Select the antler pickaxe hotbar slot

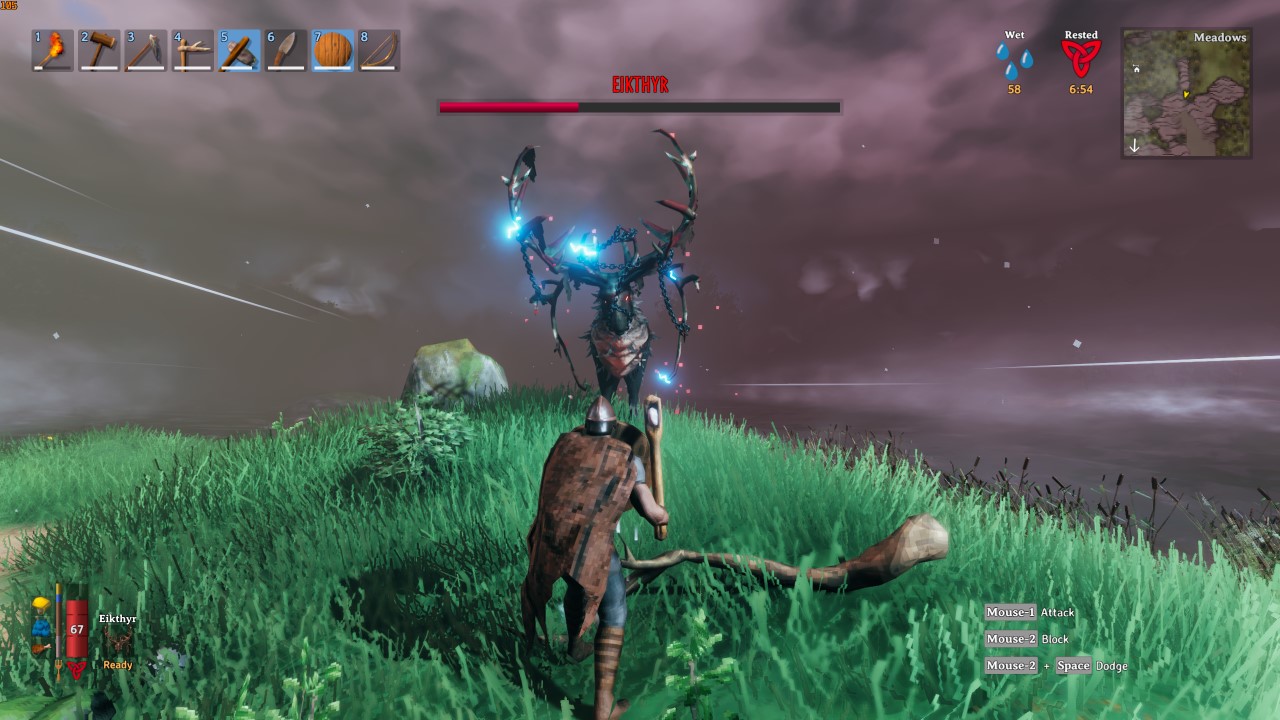[192, 50]
